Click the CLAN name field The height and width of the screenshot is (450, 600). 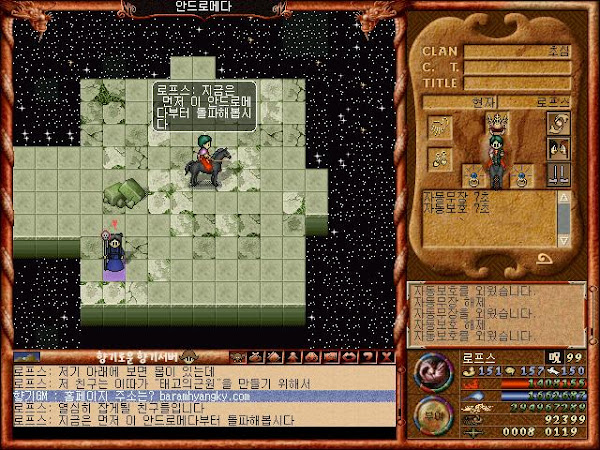514,51
